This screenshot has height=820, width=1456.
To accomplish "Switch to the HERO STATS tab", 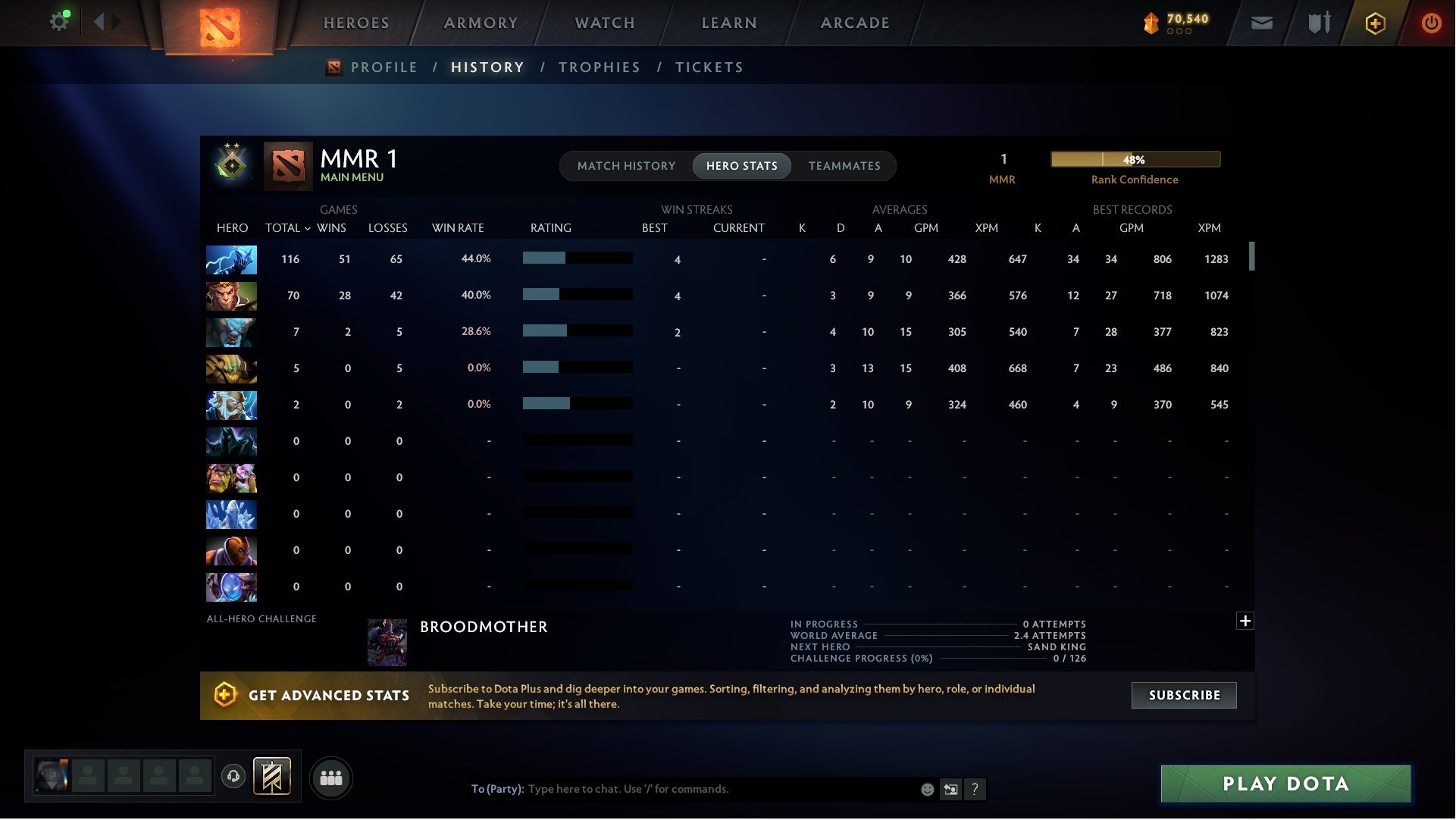I will coord(741,165).
